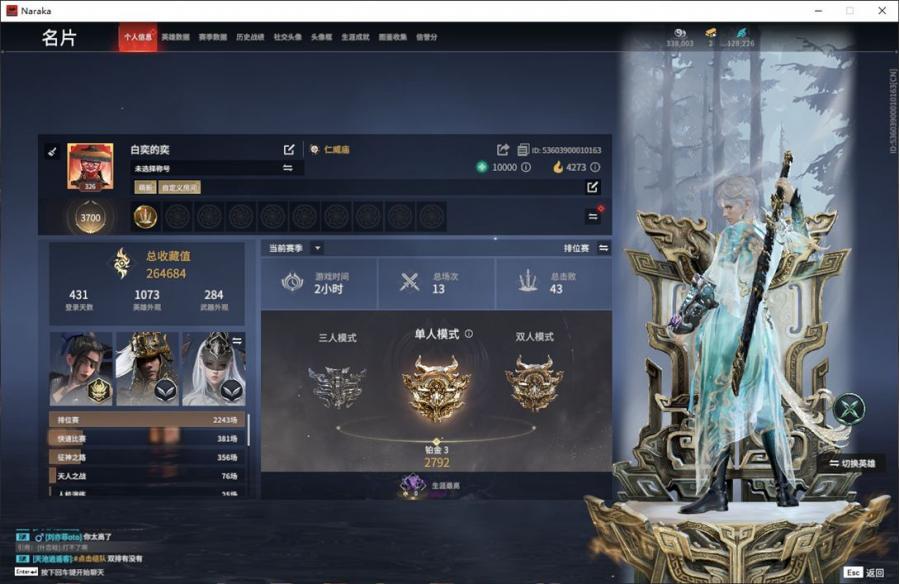Screen dimensions: 900x584
Task: Copy the player ID number
Action: pos(566,151)
